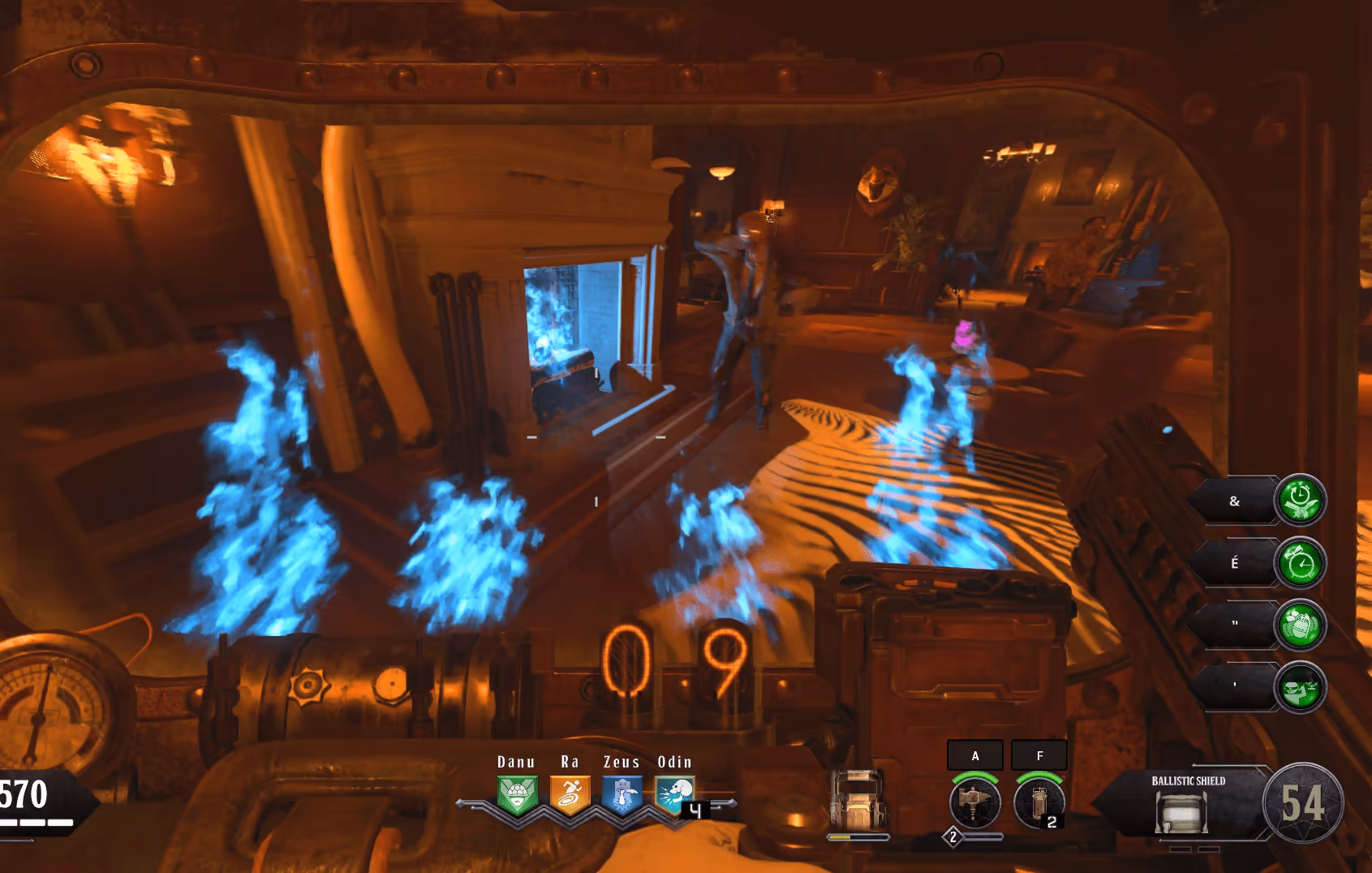Activate the alarm clock elixir

pos(1300,563)
